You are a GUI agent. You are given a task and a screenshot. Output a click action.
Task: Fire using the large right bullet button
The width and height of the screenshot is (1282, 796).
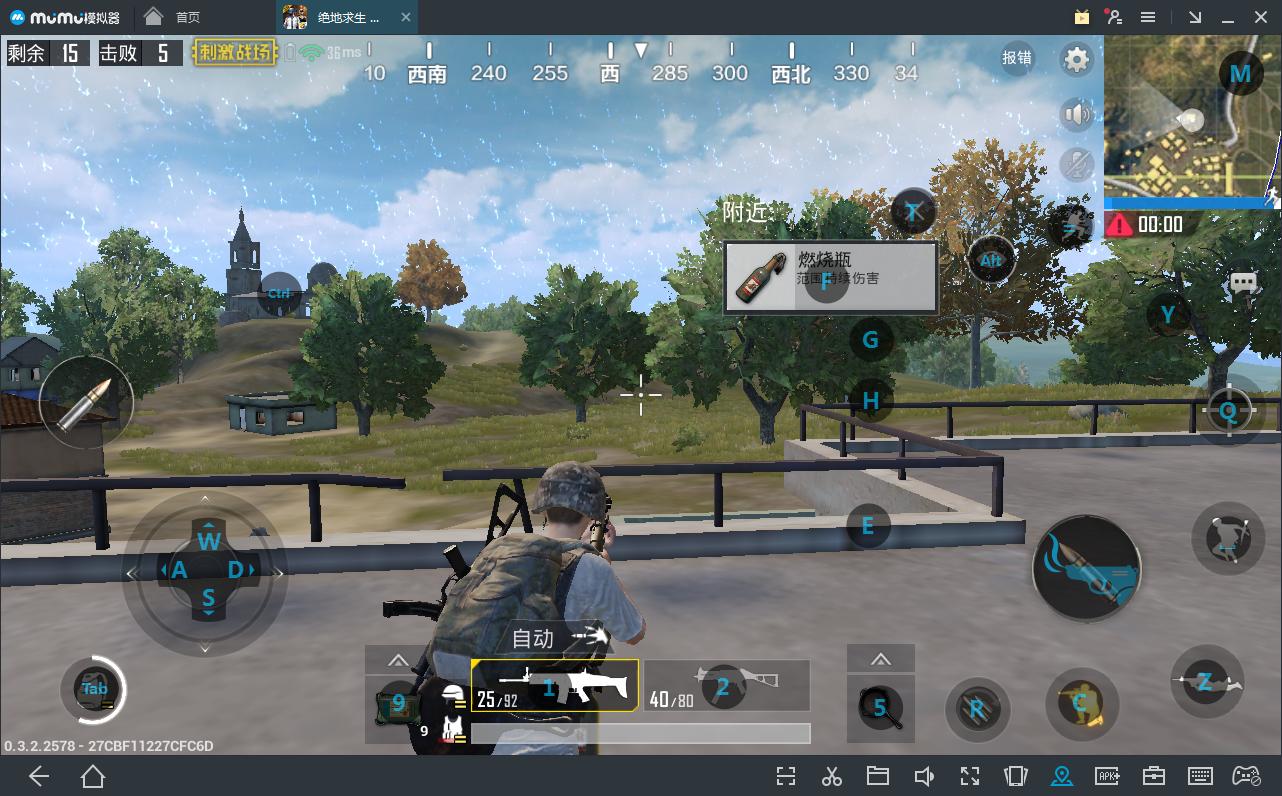pyautogui.click(x=1086, y=568)
